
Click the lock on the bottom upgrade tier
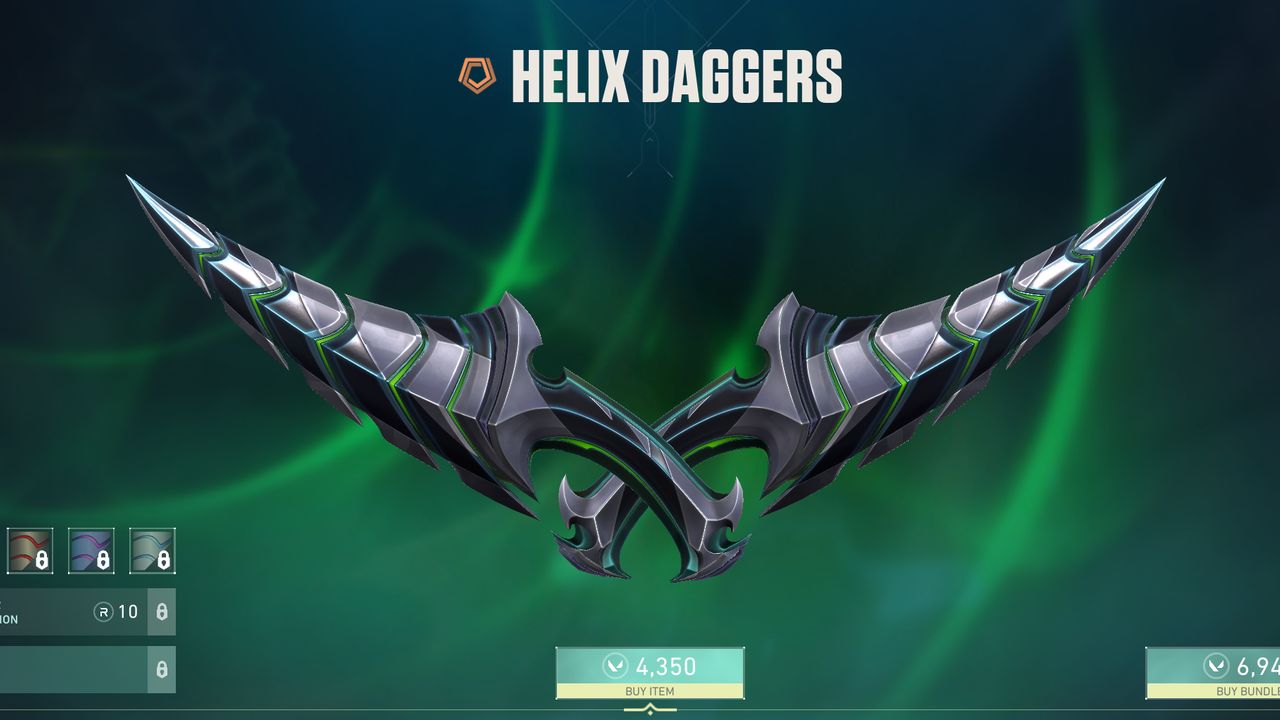click(162, 668)
